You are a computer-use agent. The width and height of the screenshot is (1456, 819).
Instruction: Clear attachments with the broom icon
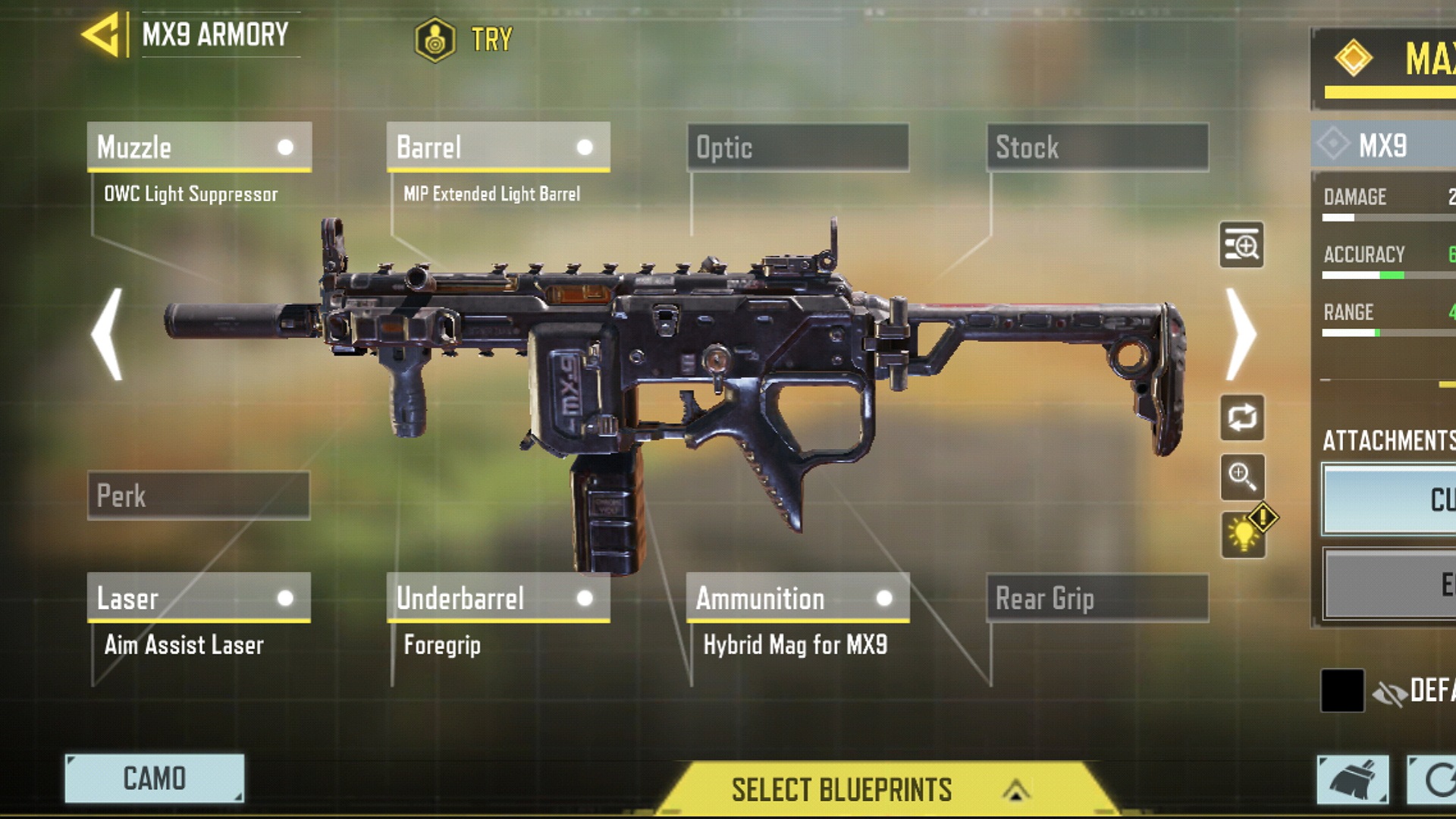(x=1352, y=780)
